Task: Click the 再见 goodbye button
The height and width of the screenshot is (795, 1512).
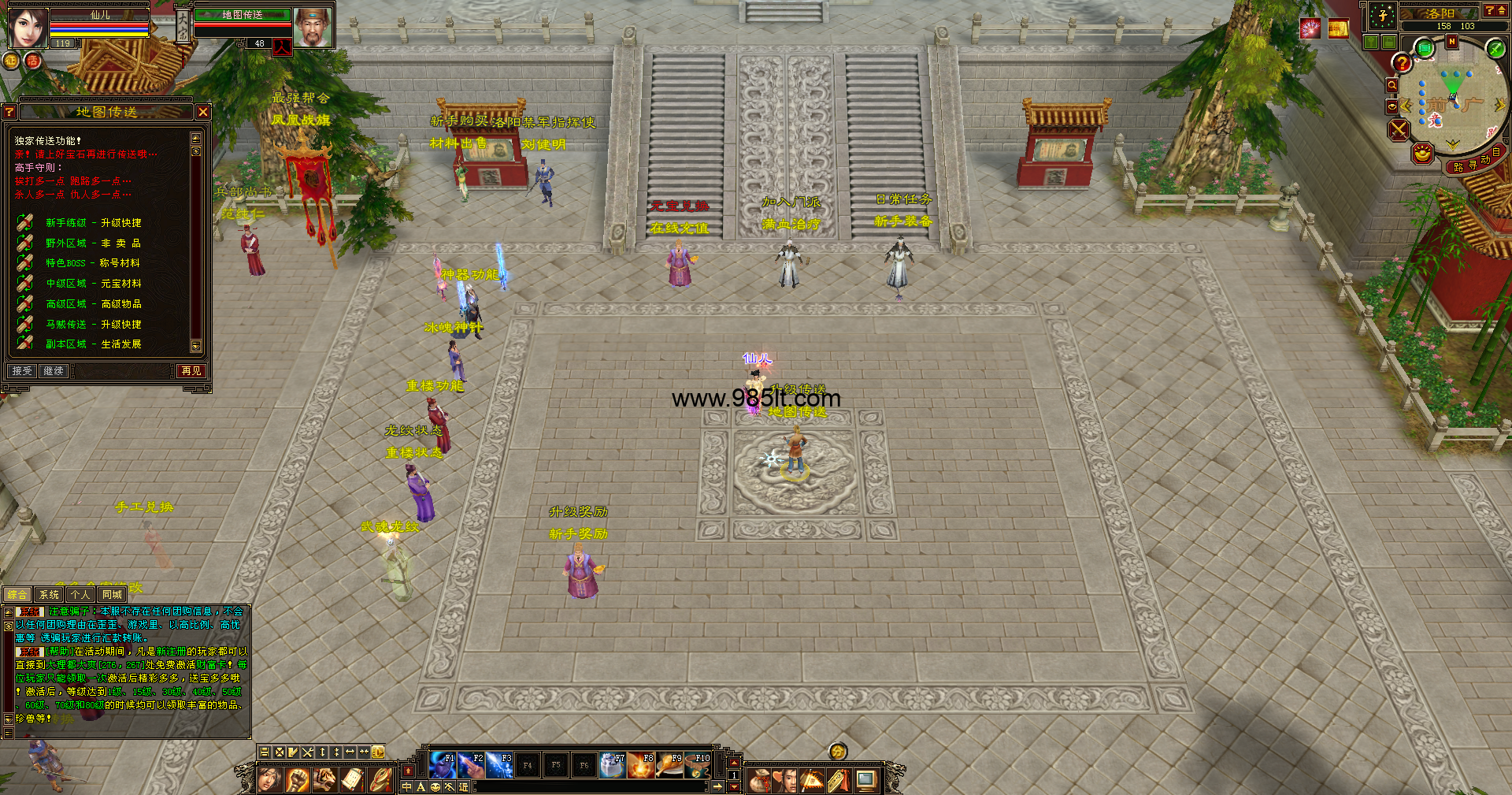Action: click(x=191, y=371)
